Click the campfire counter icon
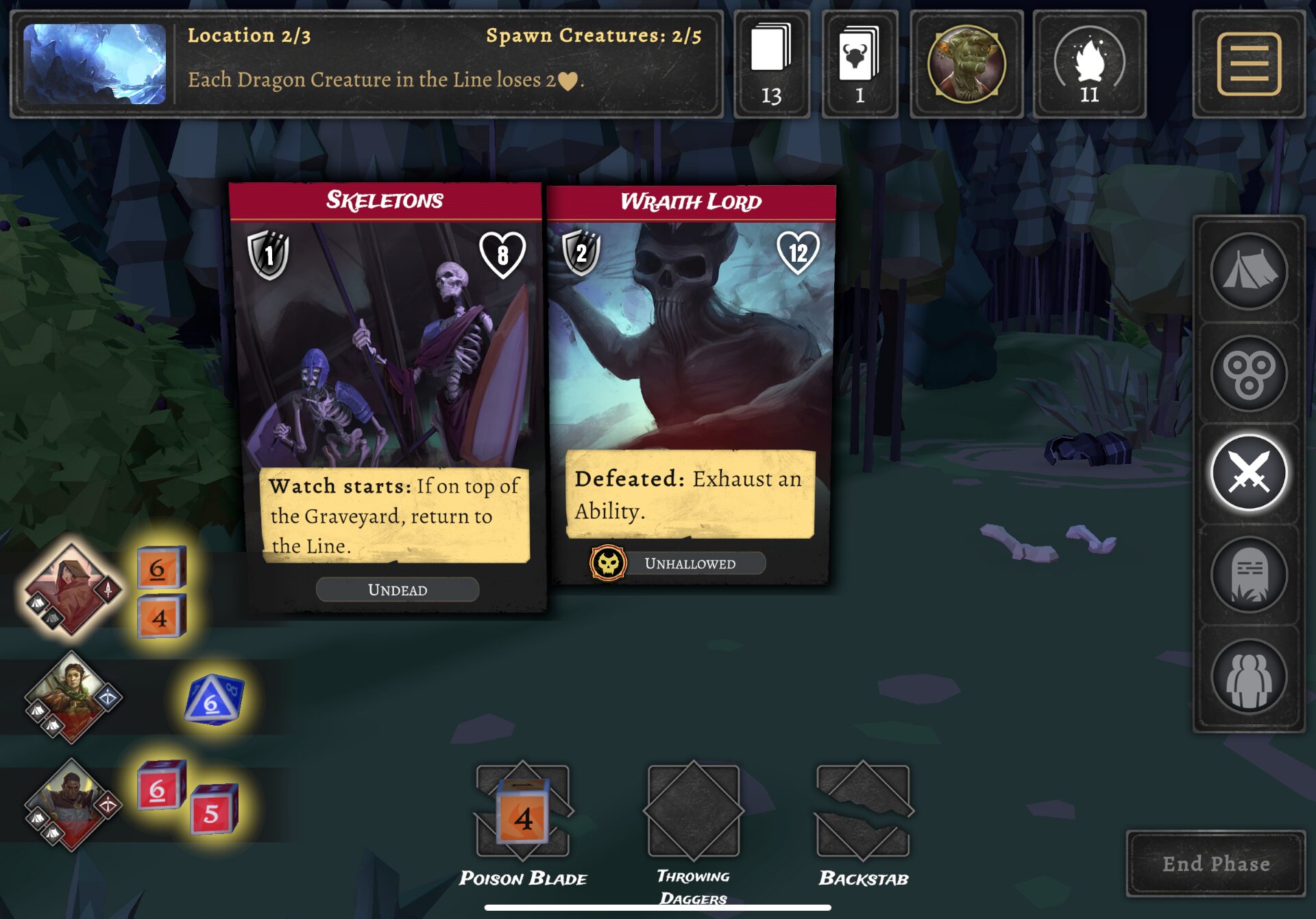 point(1088,64)
